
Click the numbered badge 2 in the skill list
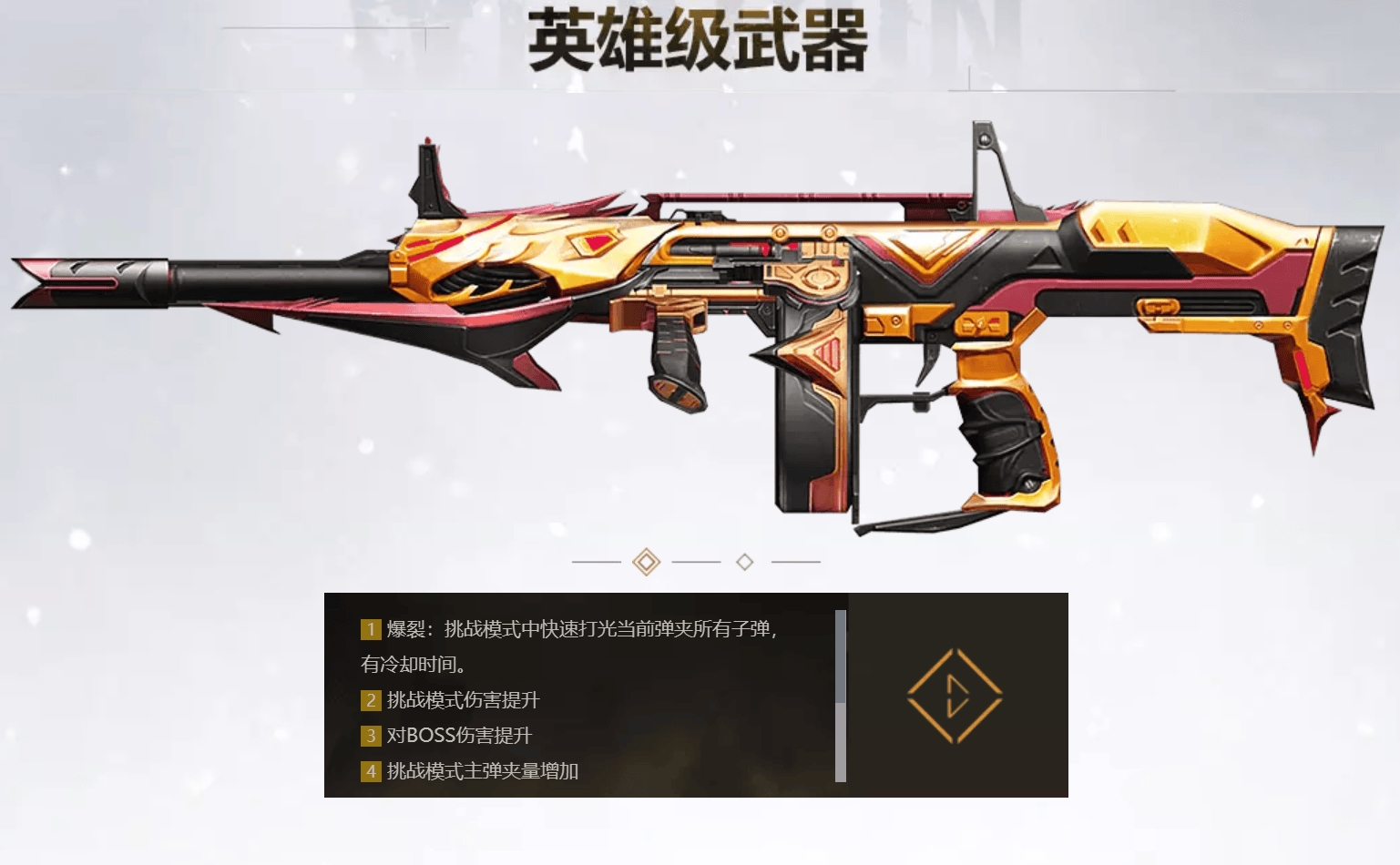coord(370,700)
